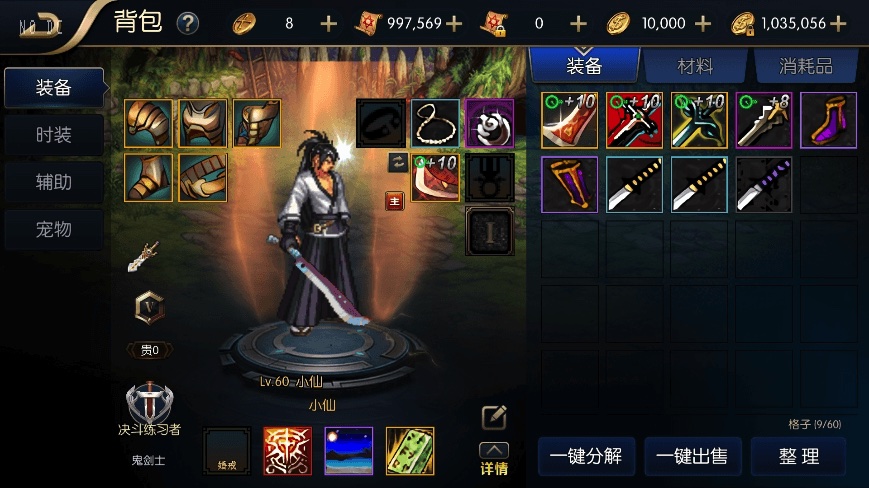Image resolution: width=869 pixels, height=488 pixels.
Task: Switch to the 时装 side tab
Action: click(x=54, y=135)
